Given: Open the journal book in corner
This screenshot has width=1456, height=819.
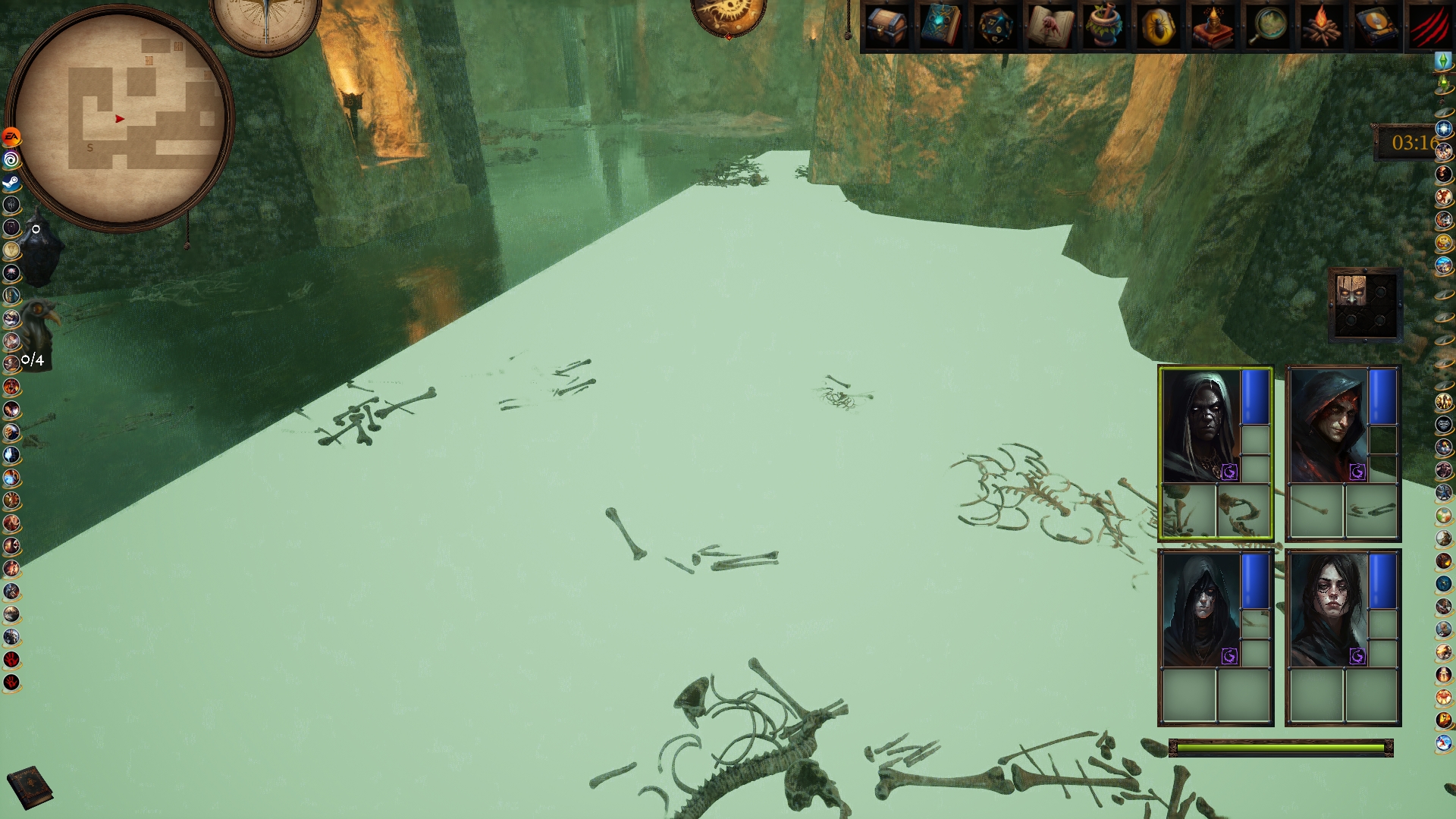Looking at the screenshot, I should tap(30, 786).
